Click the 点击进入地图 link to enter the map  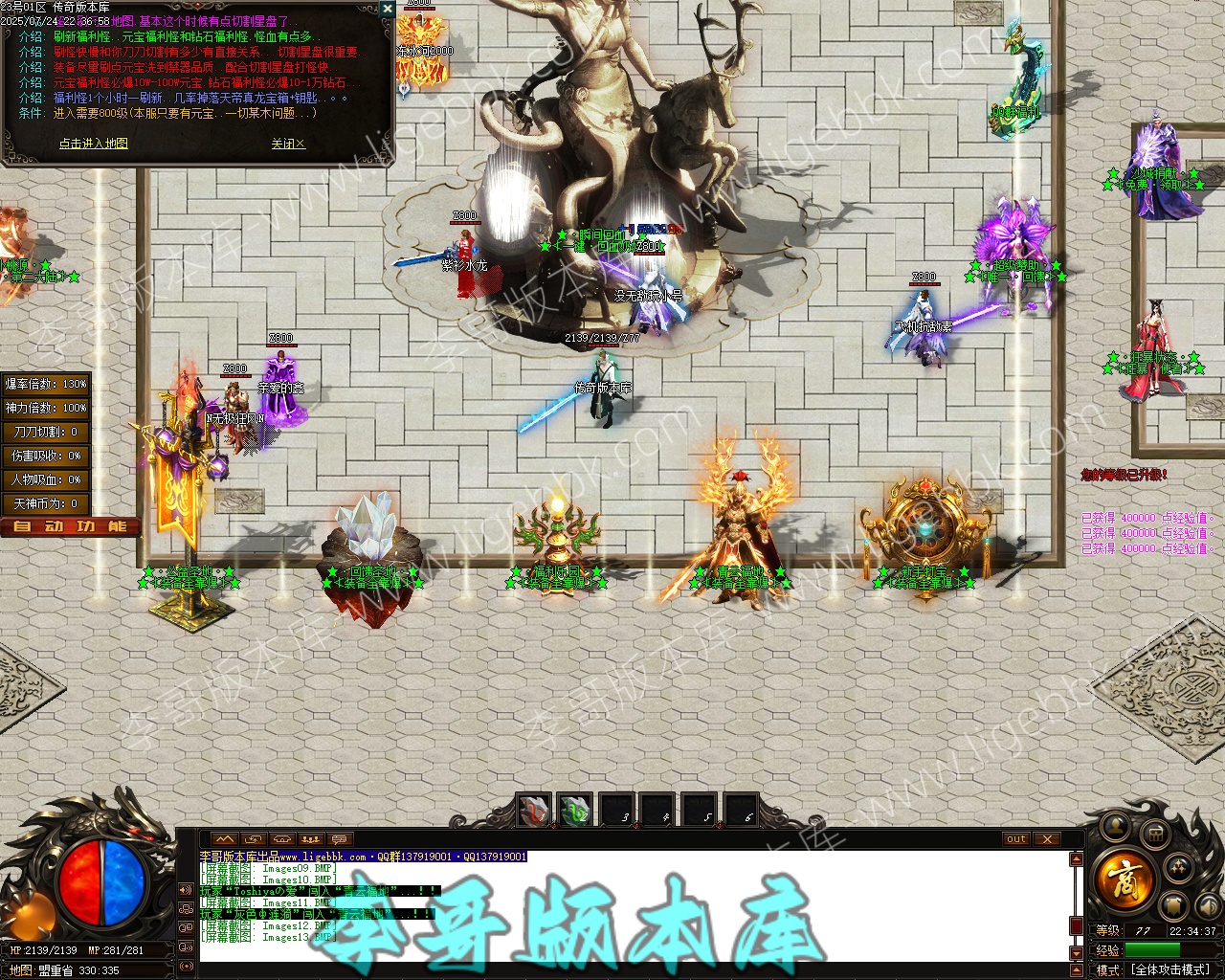(x=93, y=144)
